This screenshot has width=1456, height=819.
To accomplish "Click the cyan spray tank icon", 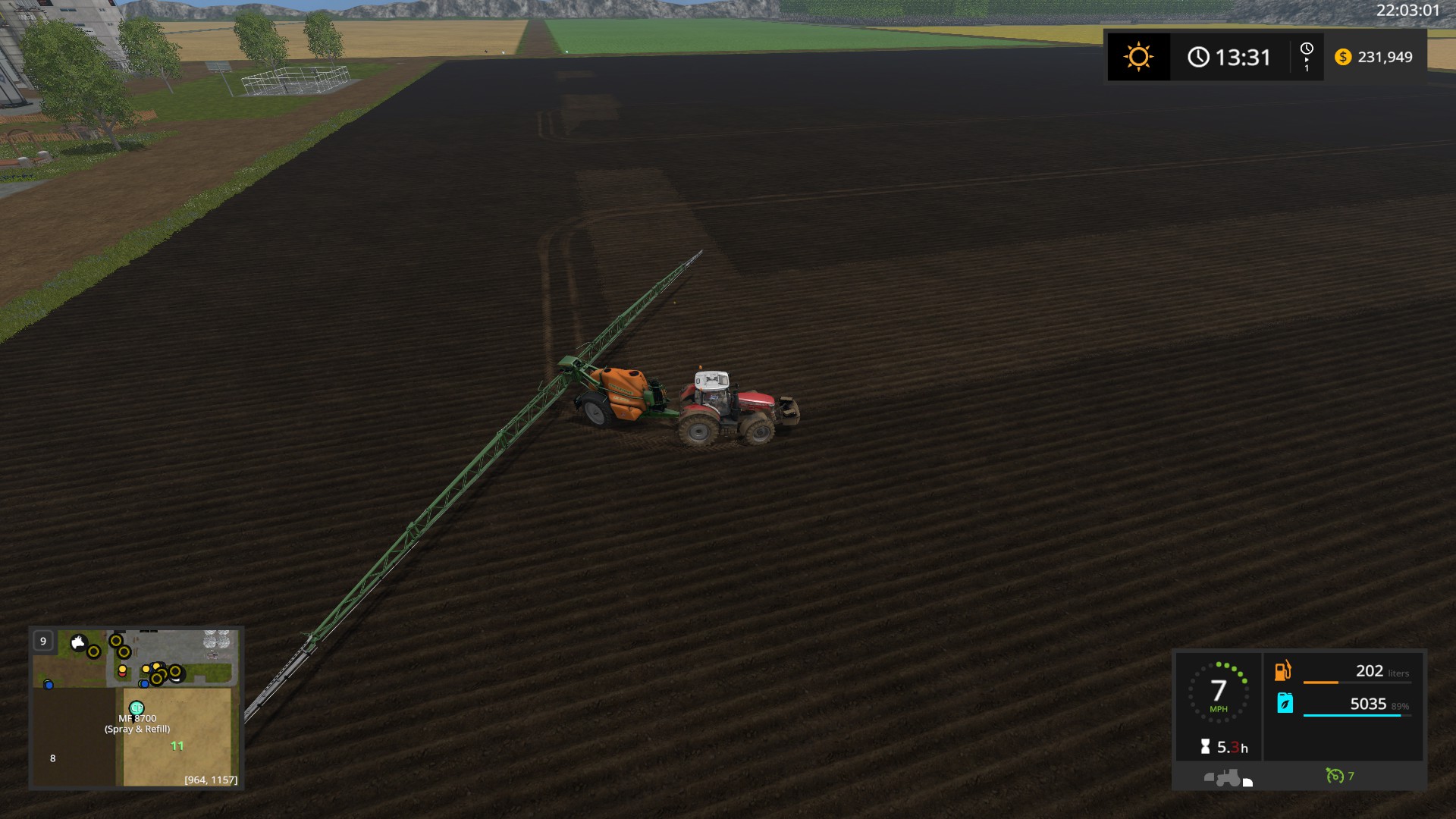I will point(1285,702).
